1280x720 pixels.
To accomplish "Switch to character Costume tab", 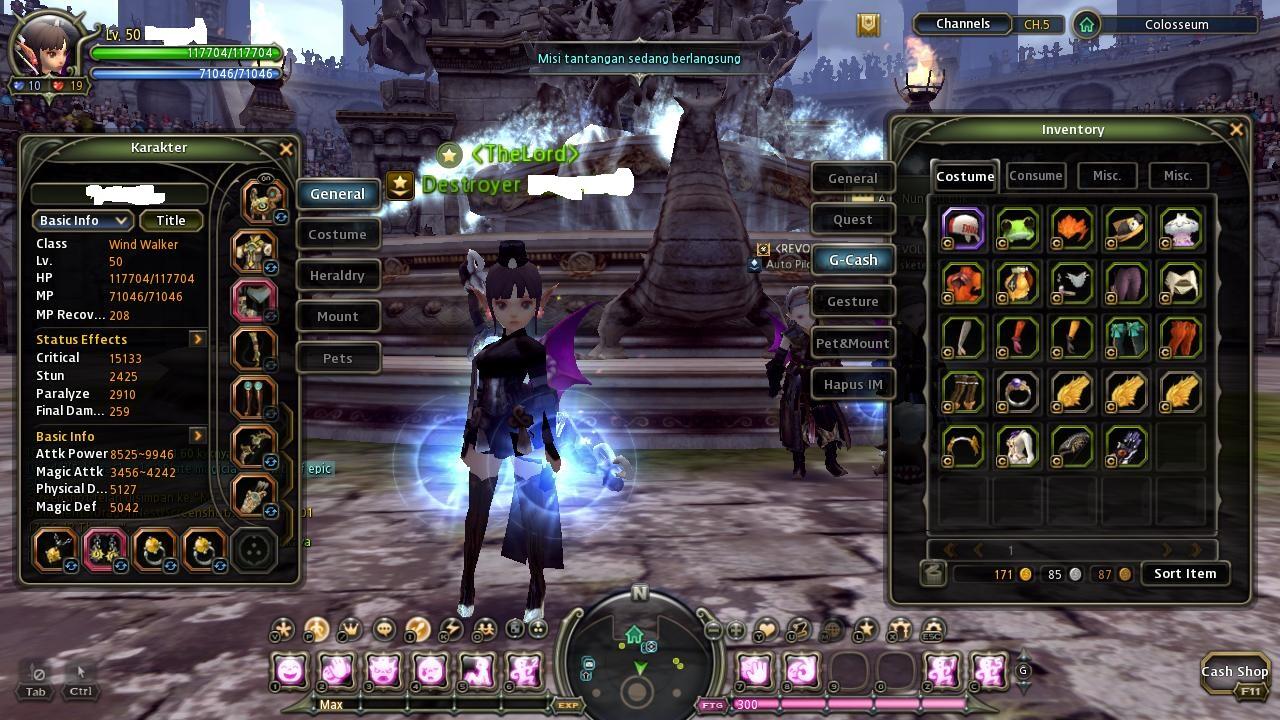I will (337, 234).
